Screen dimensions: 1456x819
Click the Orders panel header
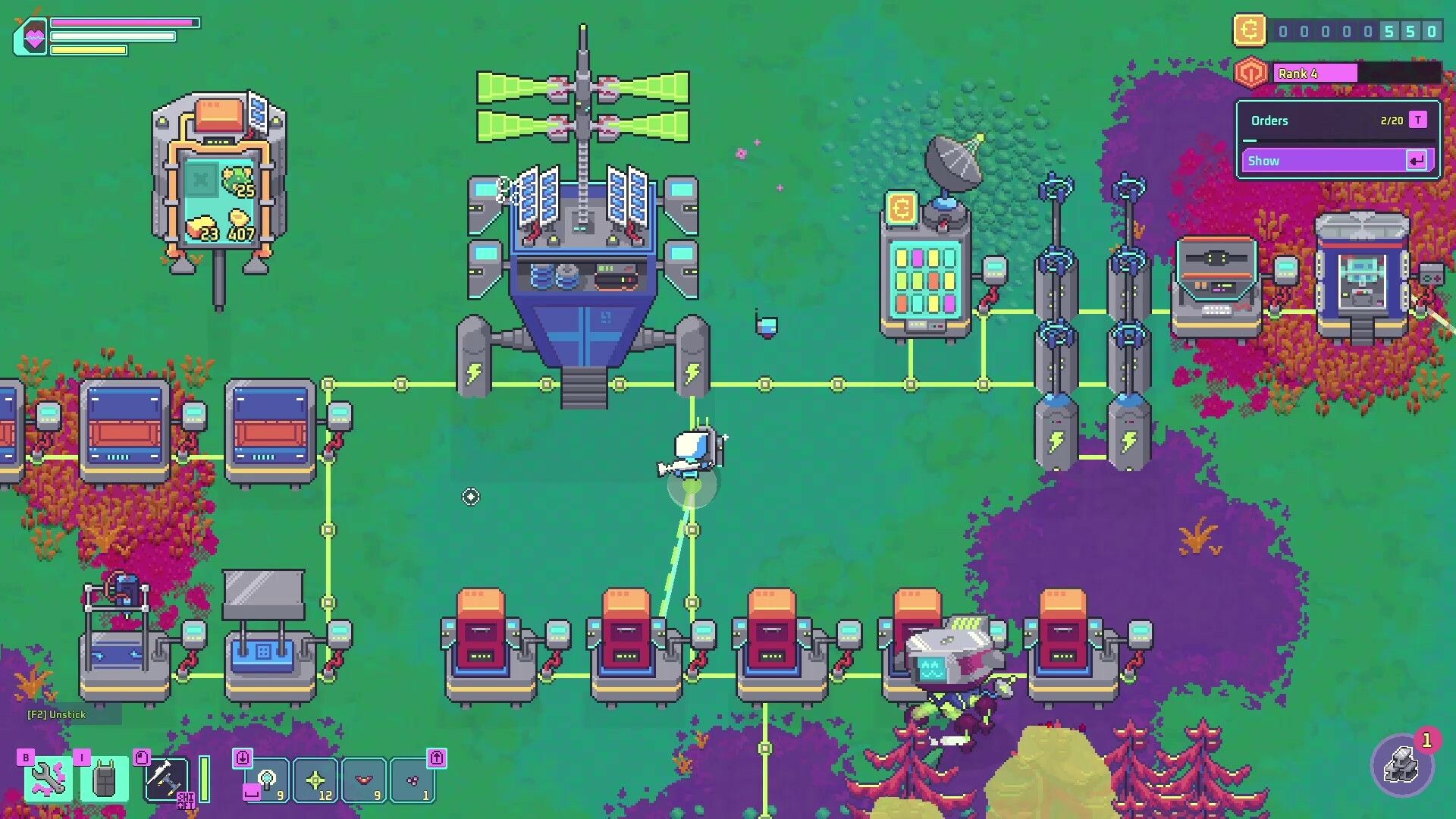click(1269, 120)
